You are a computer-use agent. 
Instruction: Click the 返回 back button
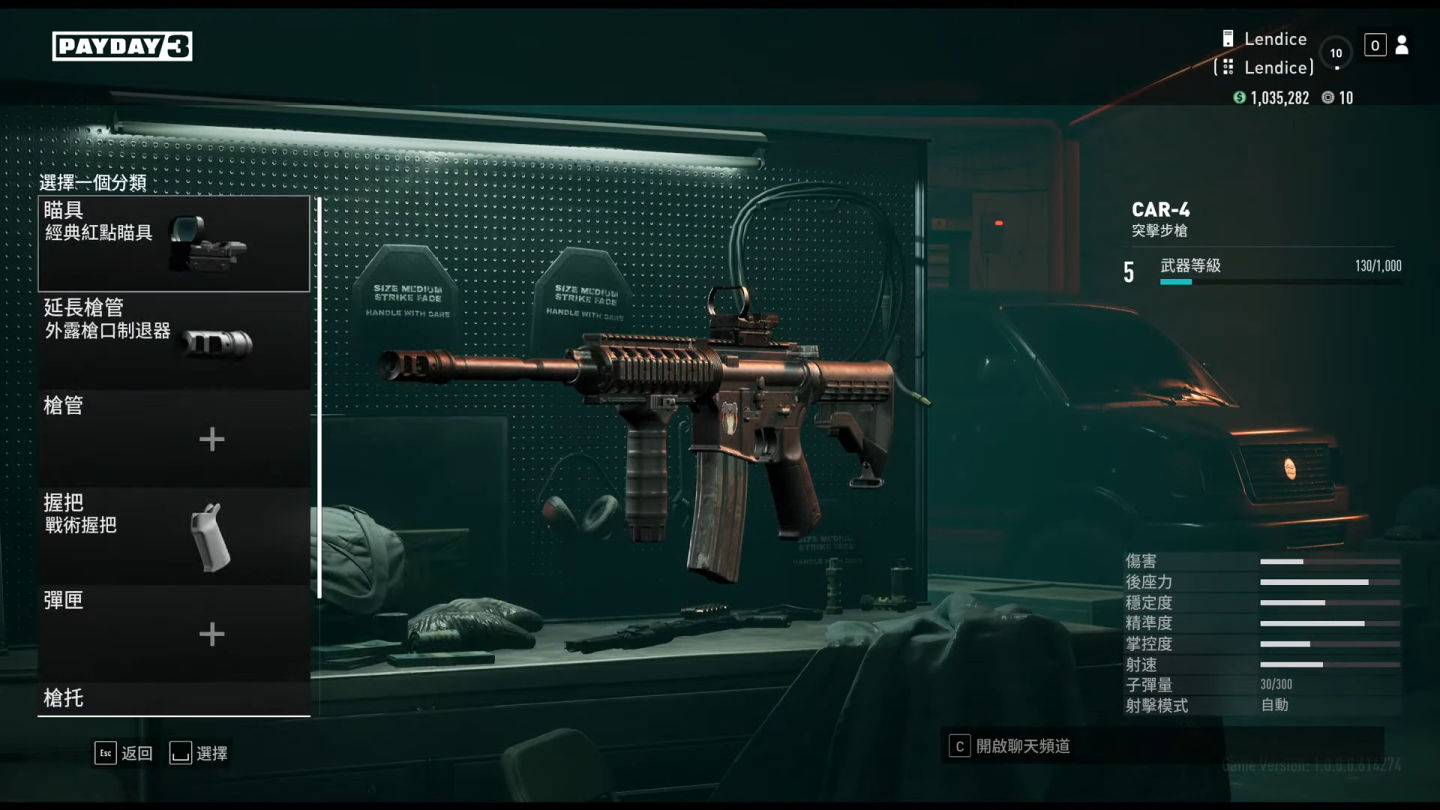(124, 753)
